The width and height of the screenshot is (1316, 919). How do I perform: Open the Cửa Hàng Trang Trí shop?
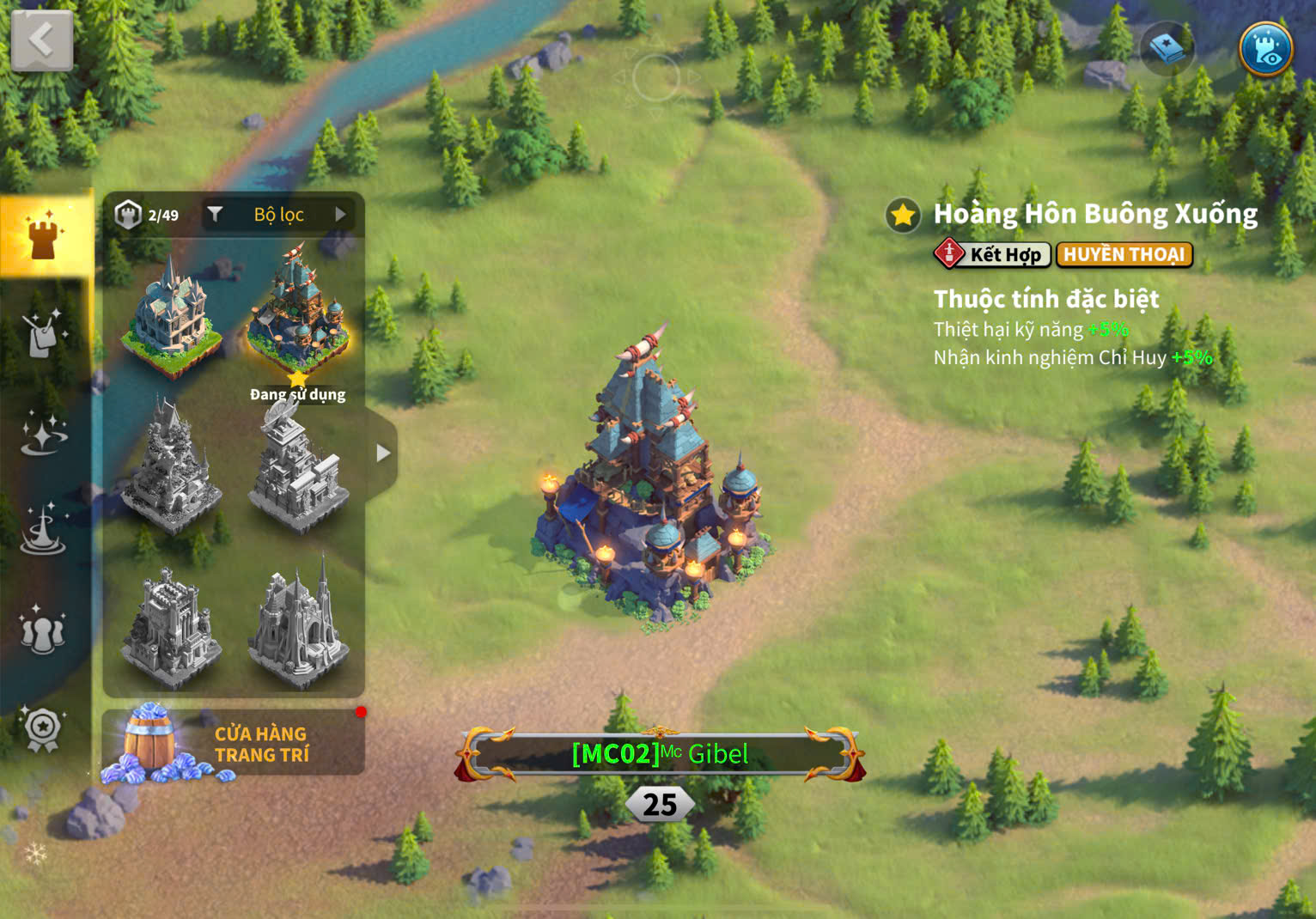coord(234,744)
